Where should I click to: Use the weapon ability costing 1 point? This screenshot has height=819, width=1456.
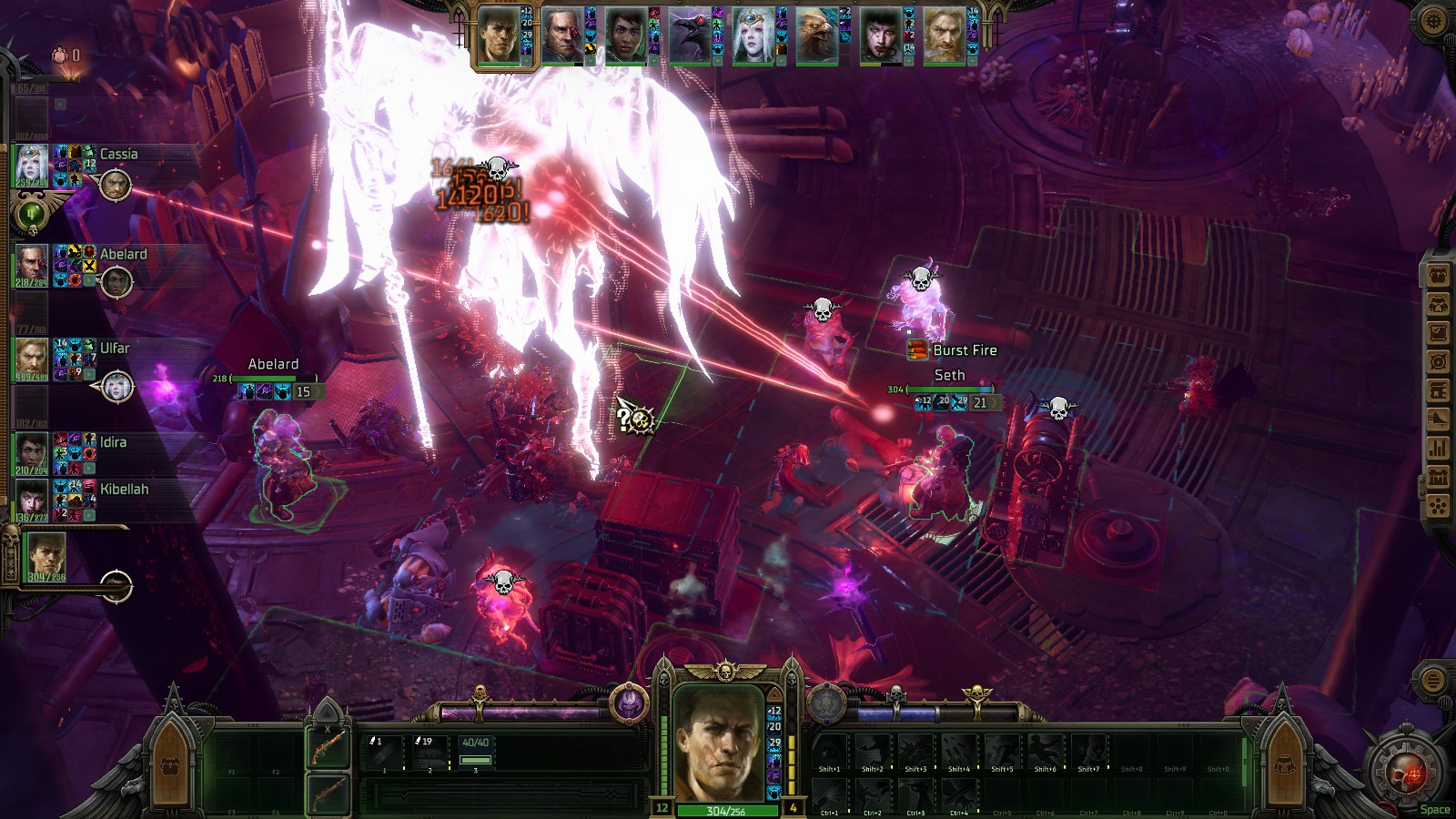[382, 753]
